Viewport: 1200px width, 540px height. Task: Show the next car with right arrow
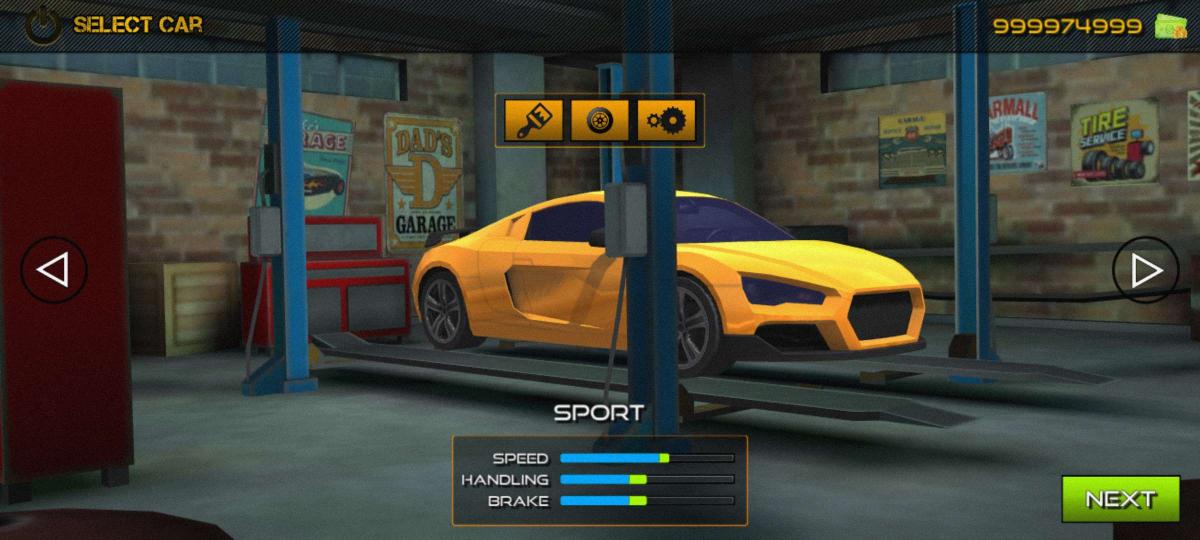click(1146, 270)
